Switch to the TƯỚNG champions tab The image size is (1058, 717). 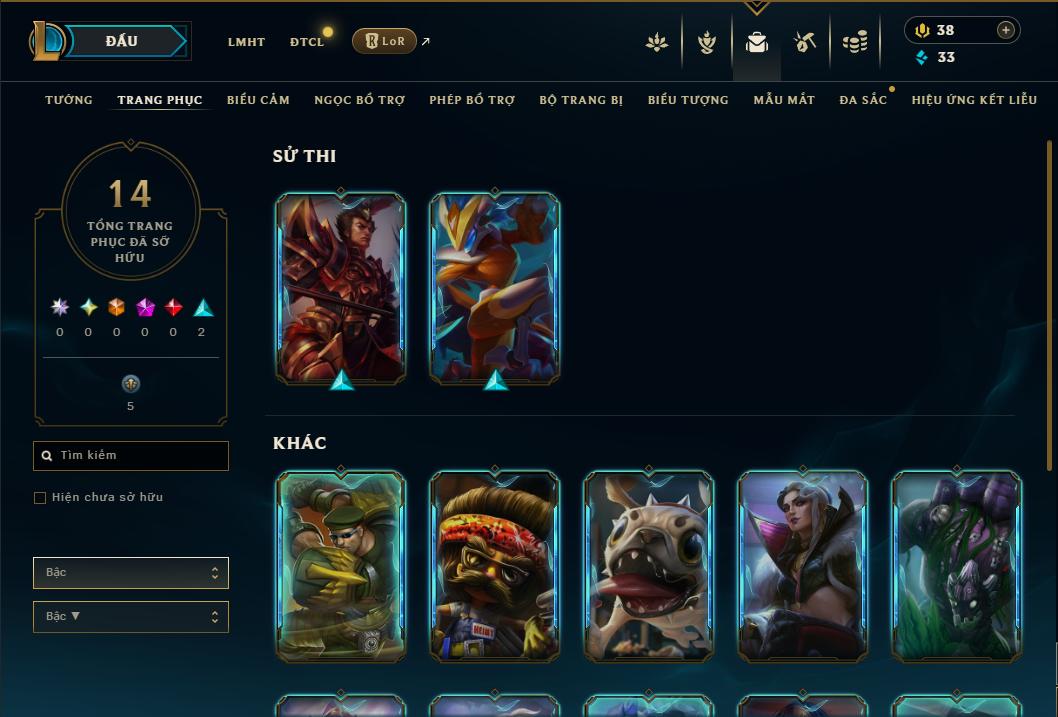pos(69,100)
